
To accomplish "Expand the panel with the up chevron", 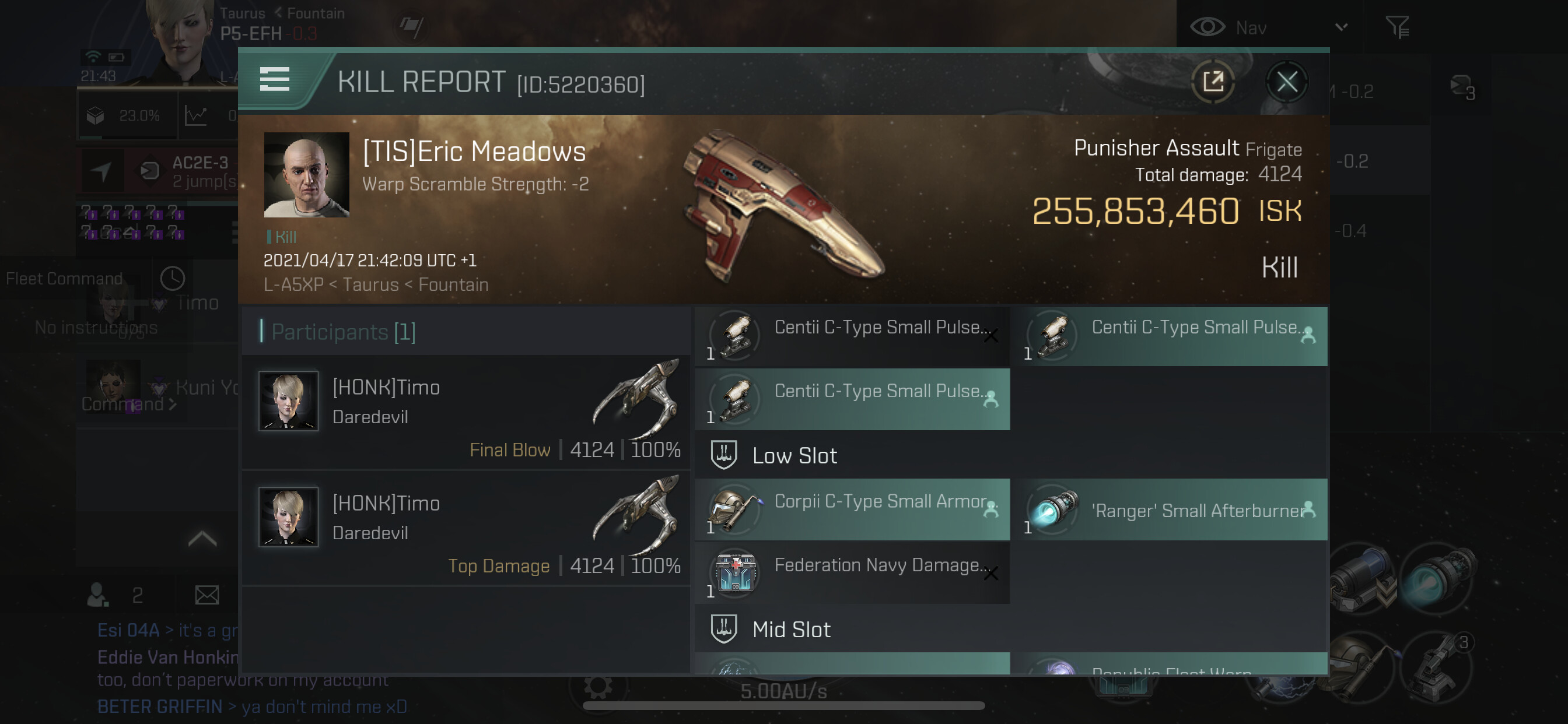I will 202,539.
